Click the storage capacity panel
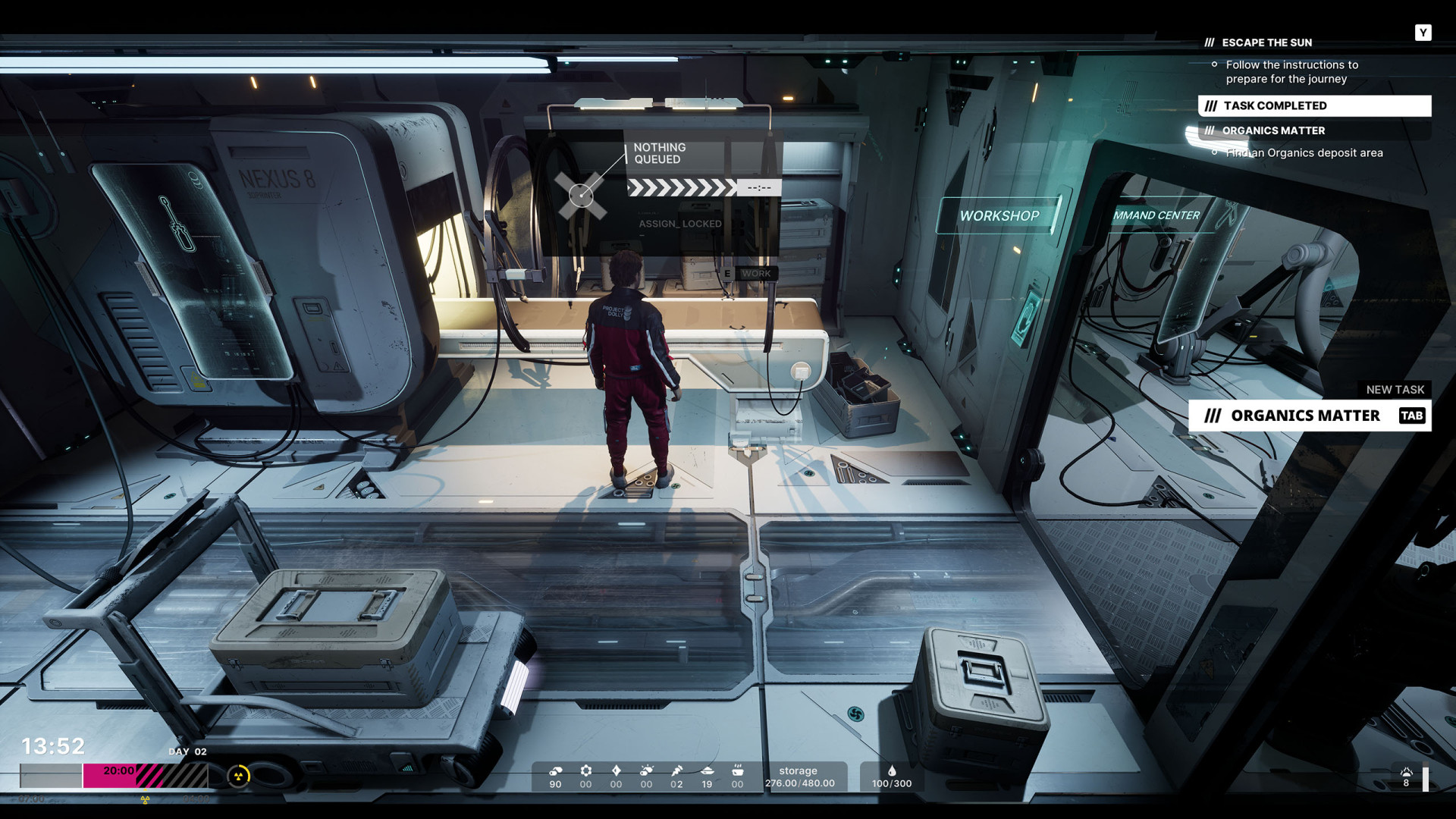The image size is (1456, 819). click(x=799, y=777)
